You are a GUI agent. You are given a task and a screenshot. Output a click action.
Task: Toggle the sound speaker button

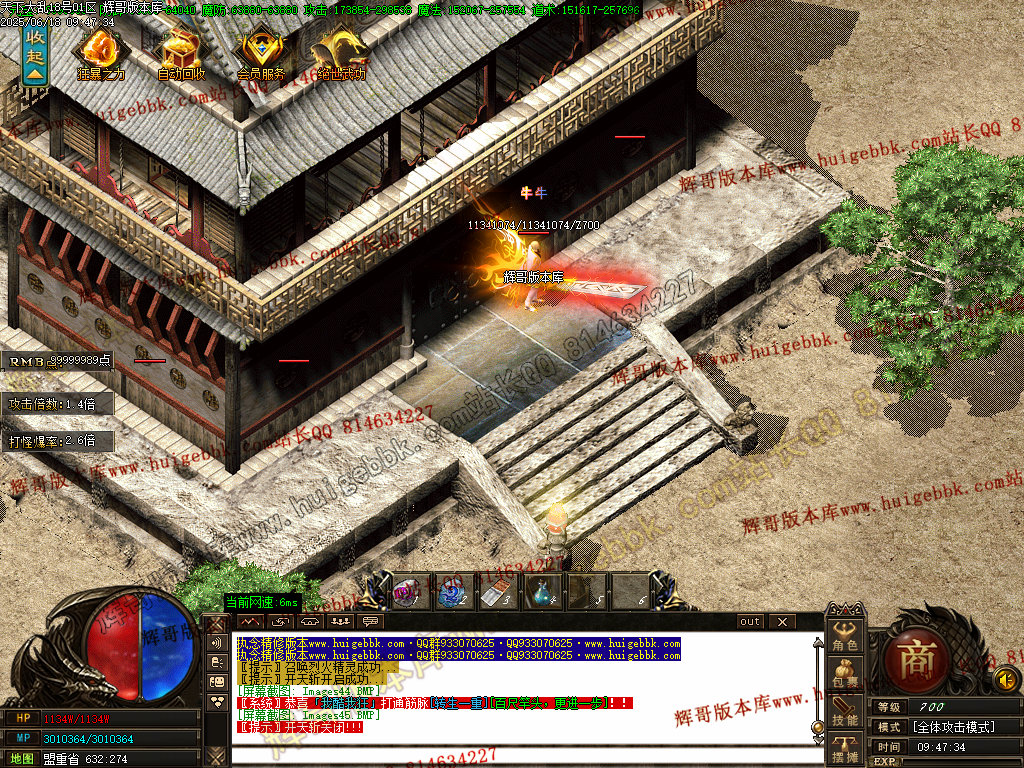(1006, 681)
